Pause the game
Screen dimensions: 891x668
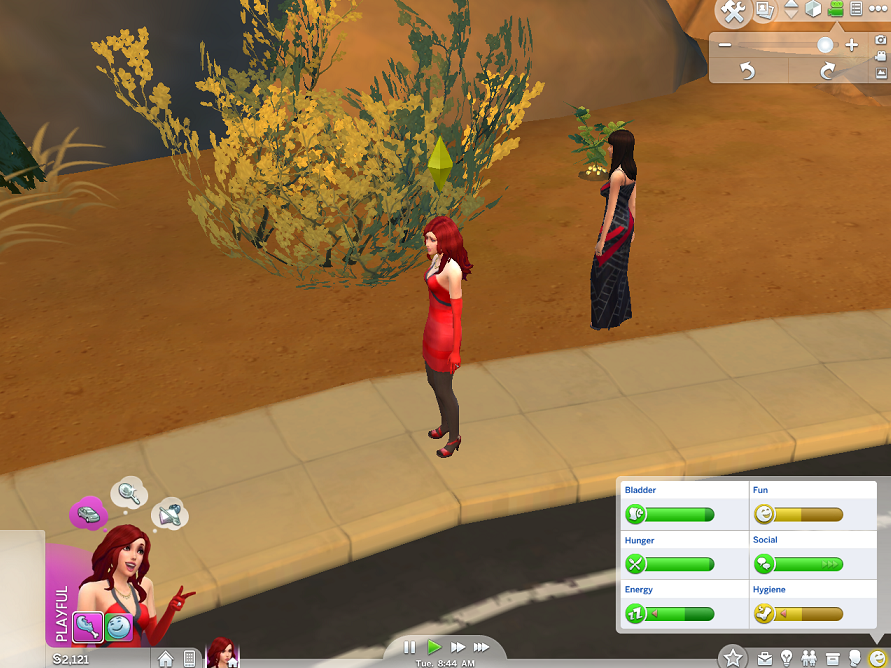(410, 648)
